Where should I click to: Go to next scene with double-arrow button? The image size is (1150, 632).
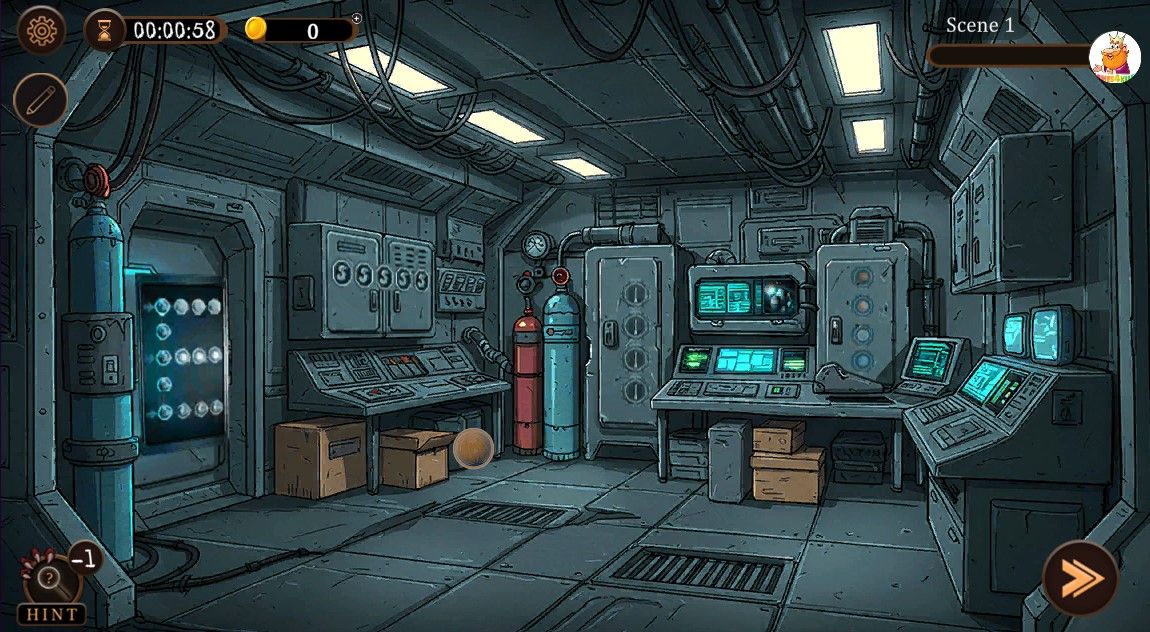pyautogui.click(x=1079, y=578)
